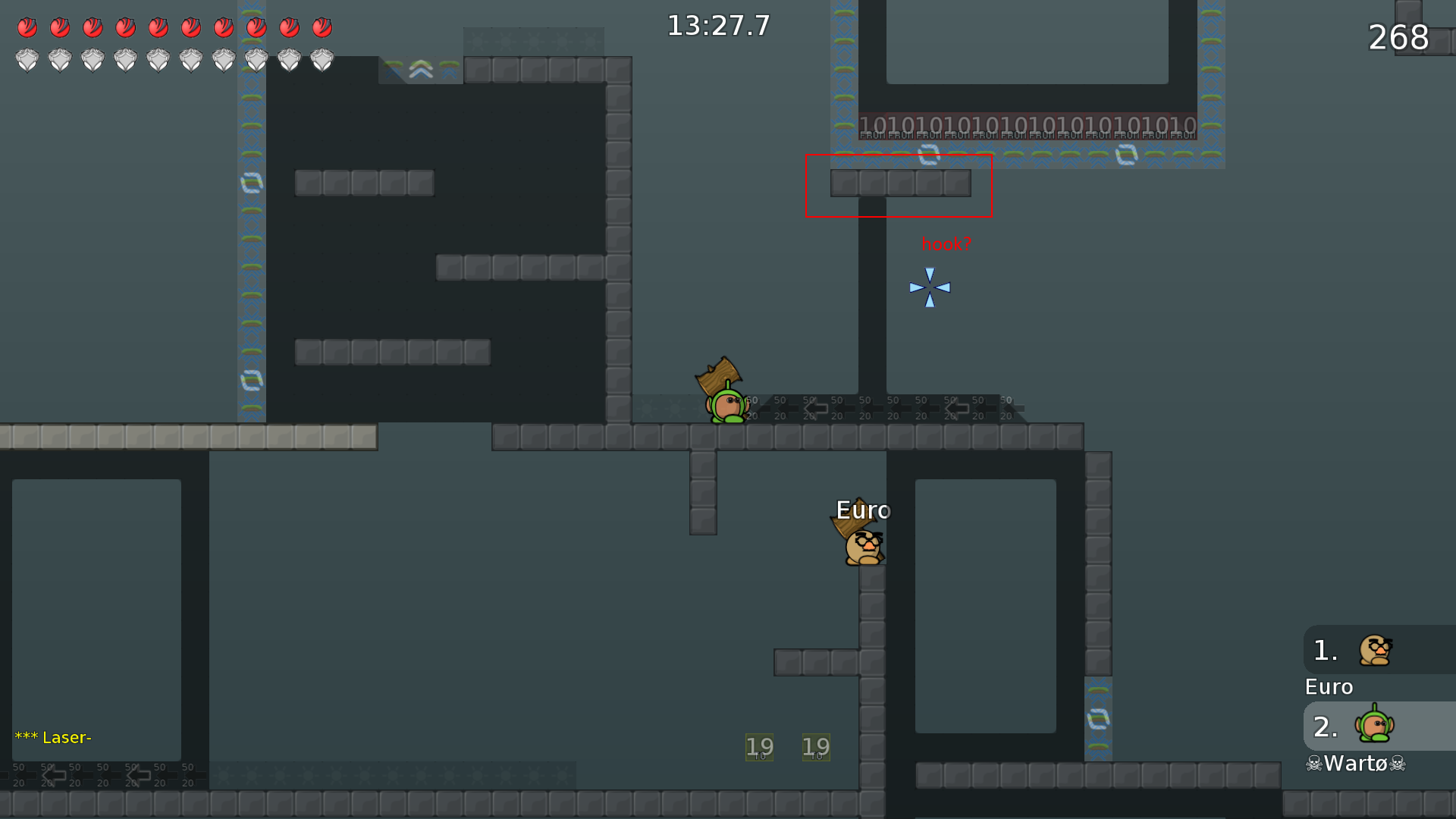Viewport: 1456px width, 819px height.
Task: Open the red-highlighted platform marked hook?
Action: pyautogui.click(x=899, y=184)
